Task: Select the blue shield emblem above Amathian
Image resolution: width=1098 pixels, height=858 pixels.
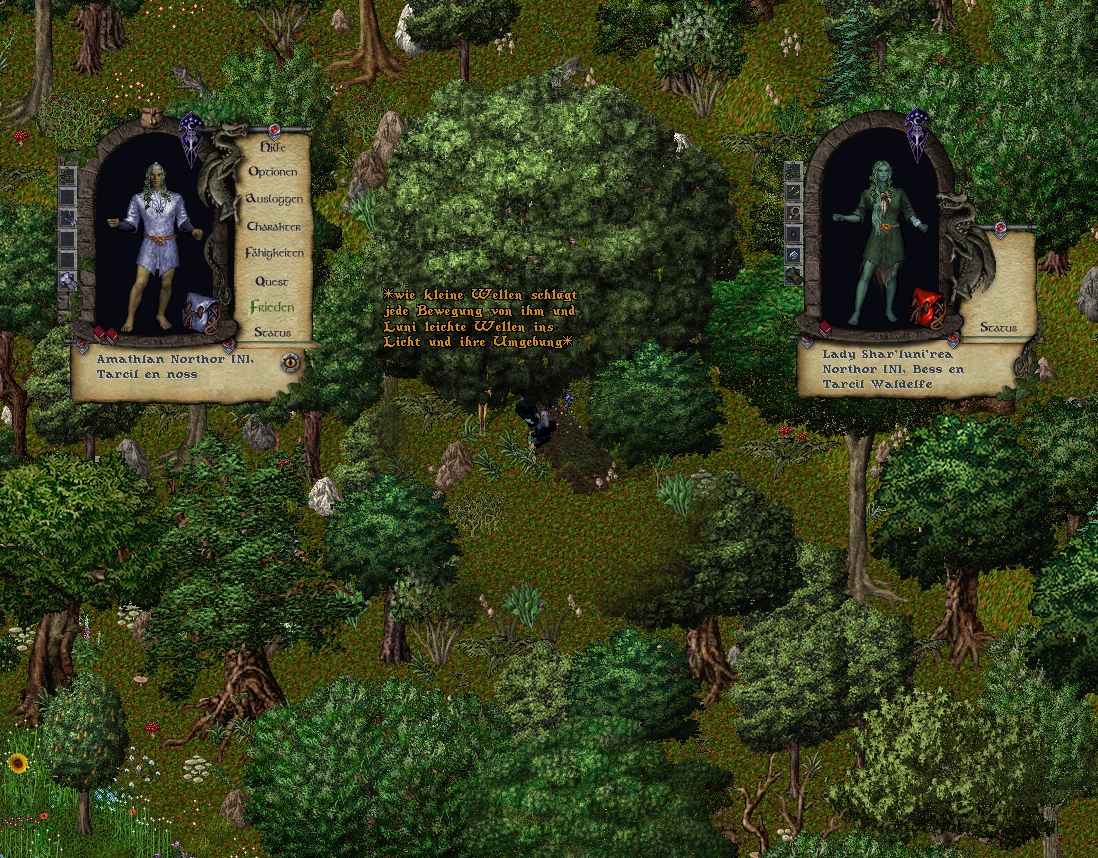Action: (x=191, y=141)
